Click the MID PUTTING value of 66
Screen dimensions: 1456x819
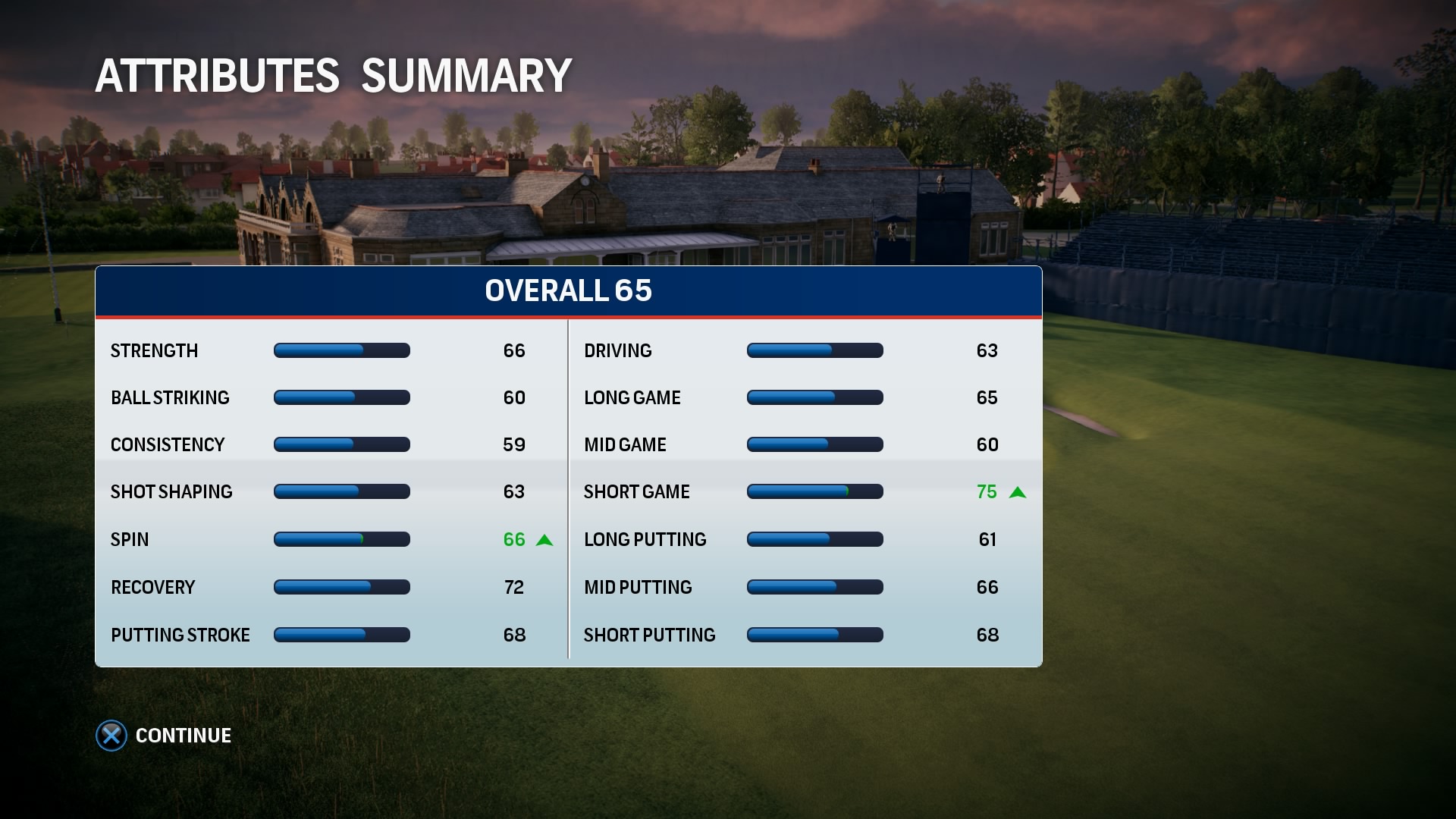click(x=989, y=587)
